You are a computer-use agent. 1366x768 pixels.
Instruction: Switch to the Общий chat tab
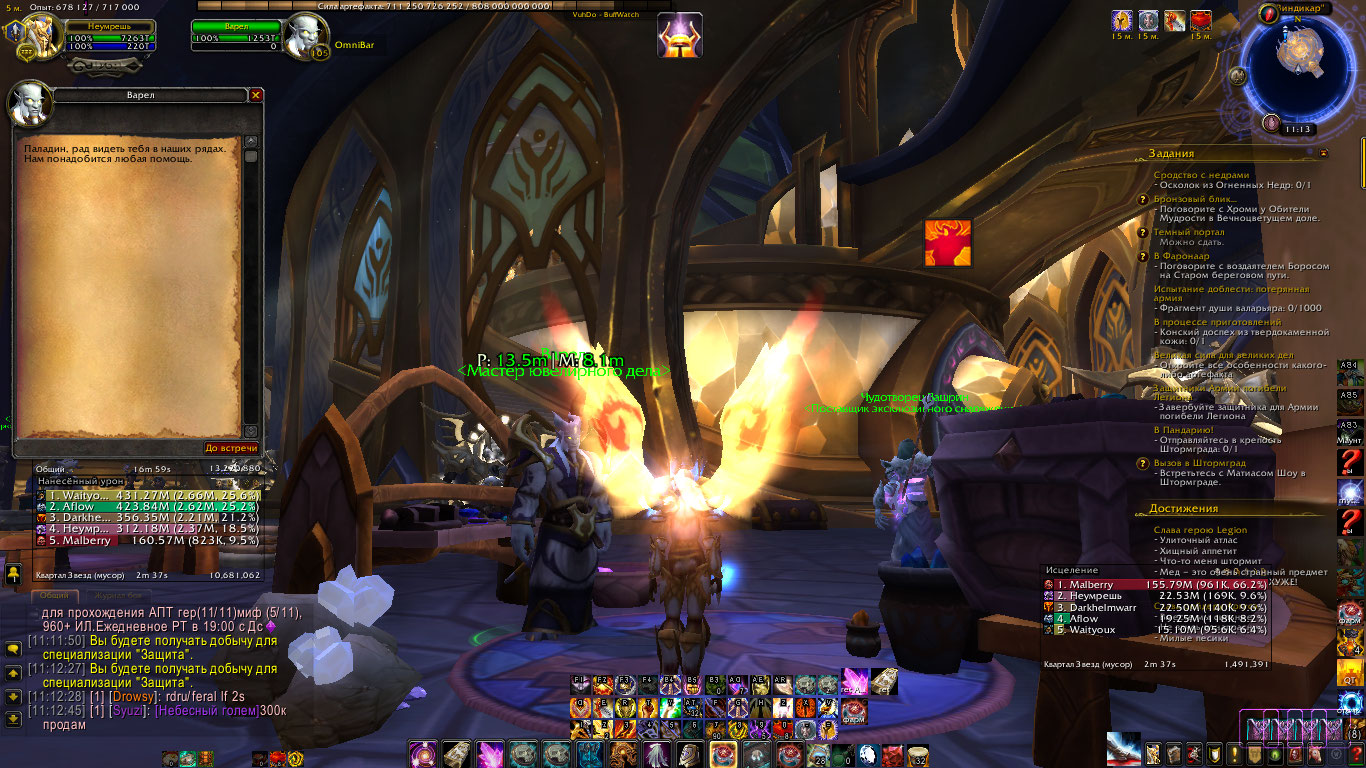pyautogui.click(x=54, y=595)
